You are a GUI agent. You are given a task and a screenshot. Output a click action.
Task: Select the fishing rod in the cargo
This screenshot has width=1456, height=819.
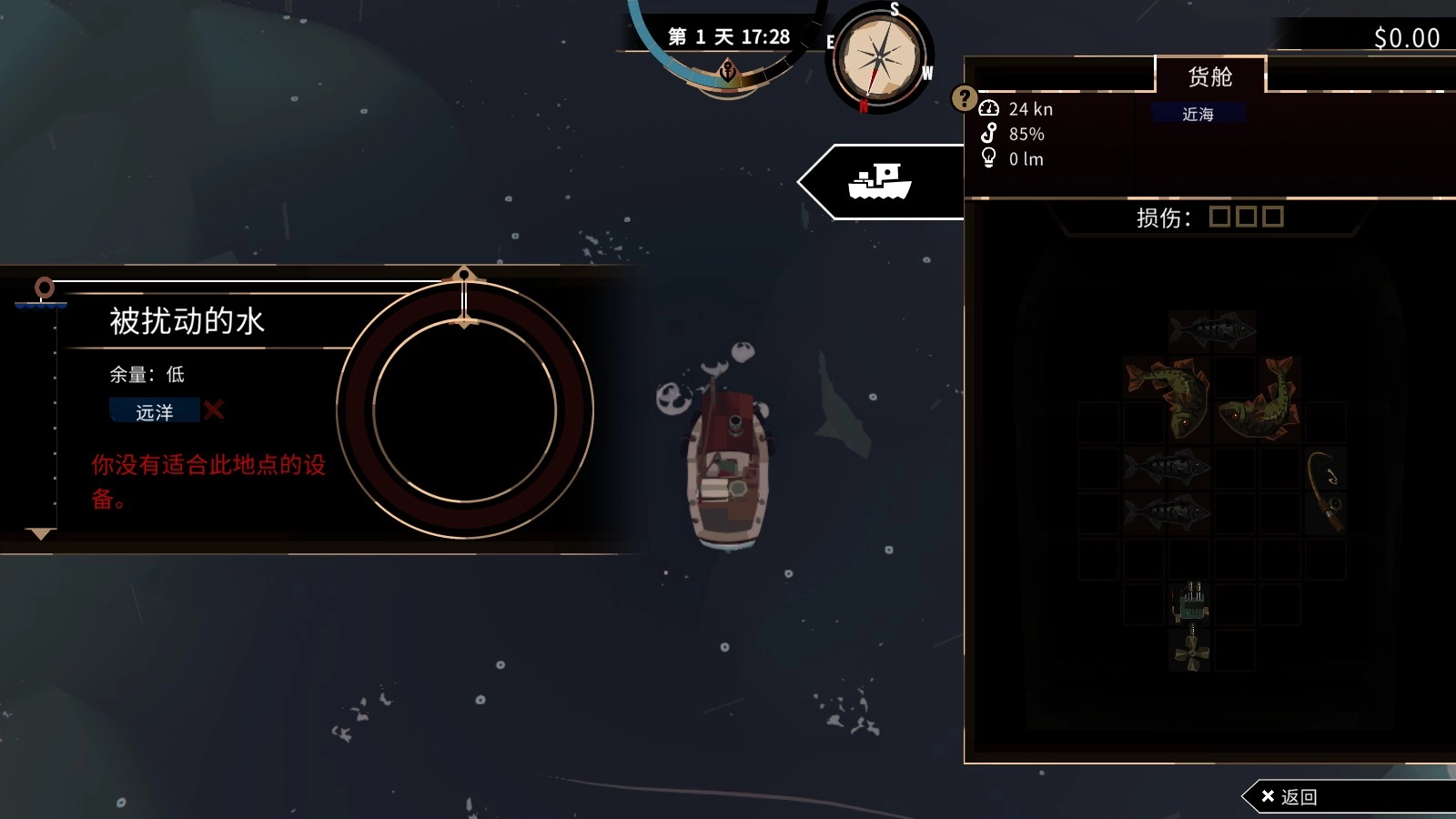pos(1325,490)
